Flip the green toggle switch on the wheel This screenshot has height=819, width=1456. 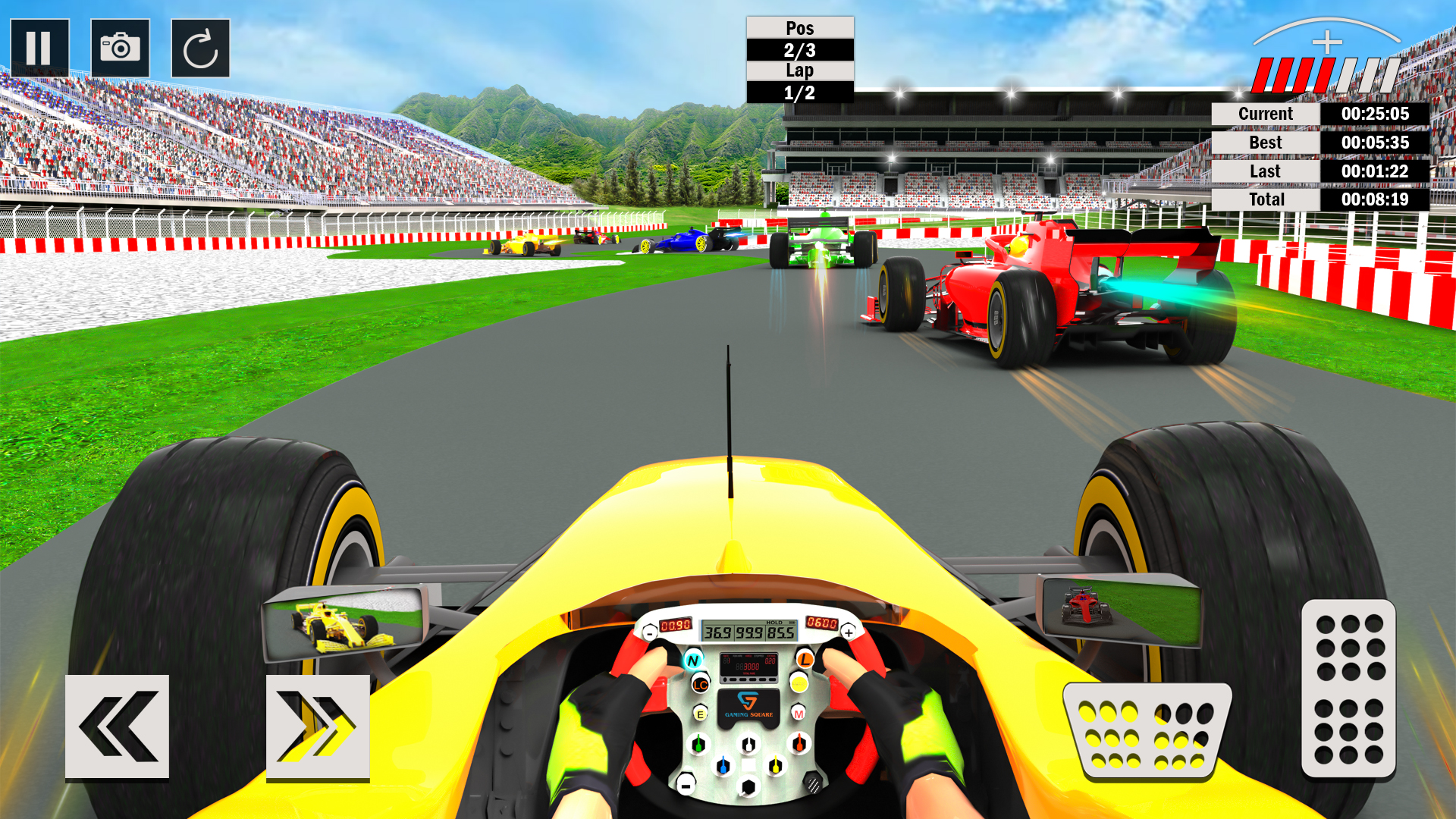(x=698, y=744)
